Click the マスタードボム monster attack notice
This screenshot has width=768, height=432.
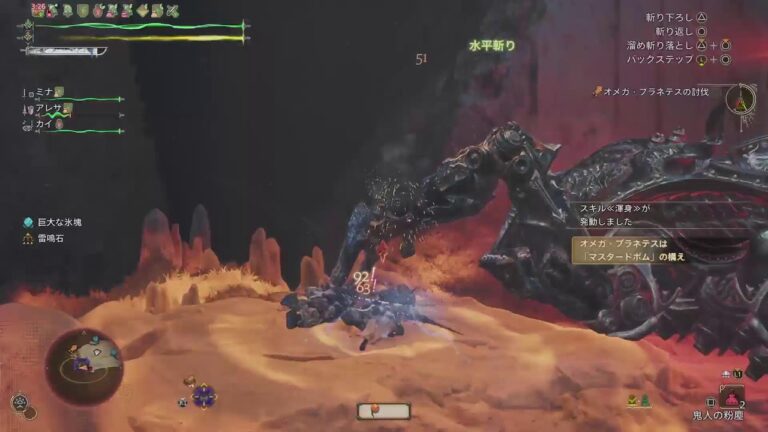click(632, 249)
